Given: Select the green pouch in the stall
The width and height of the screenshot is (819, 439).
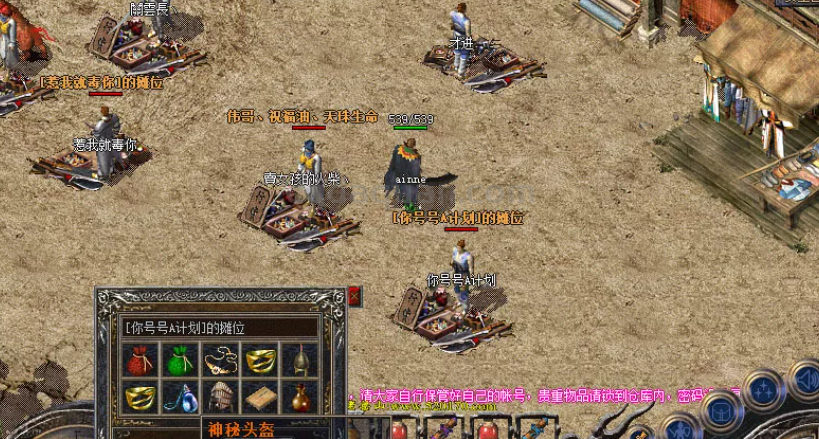Looking at the screenshot, I should tap(180, 360).
